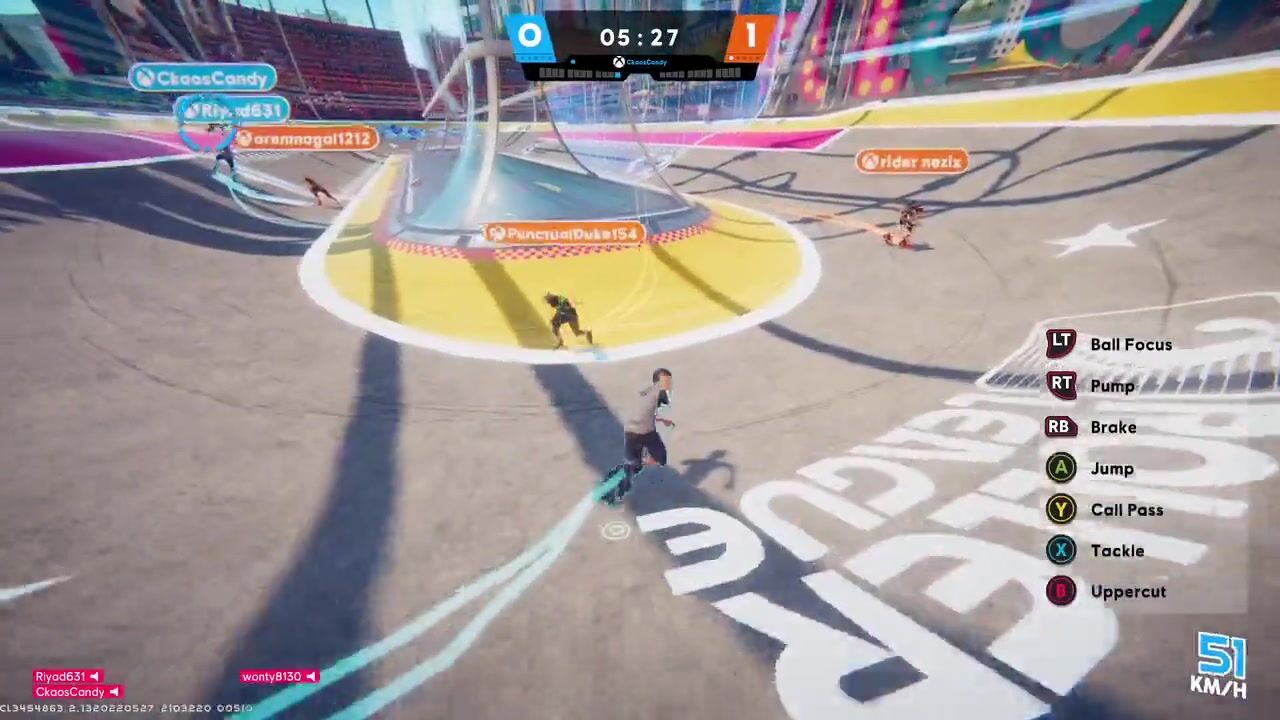The height and width of the screenshot is (720, 1280).
Task: Click the PunctualDuke154 orange name tag
Action: pos(564,234)
